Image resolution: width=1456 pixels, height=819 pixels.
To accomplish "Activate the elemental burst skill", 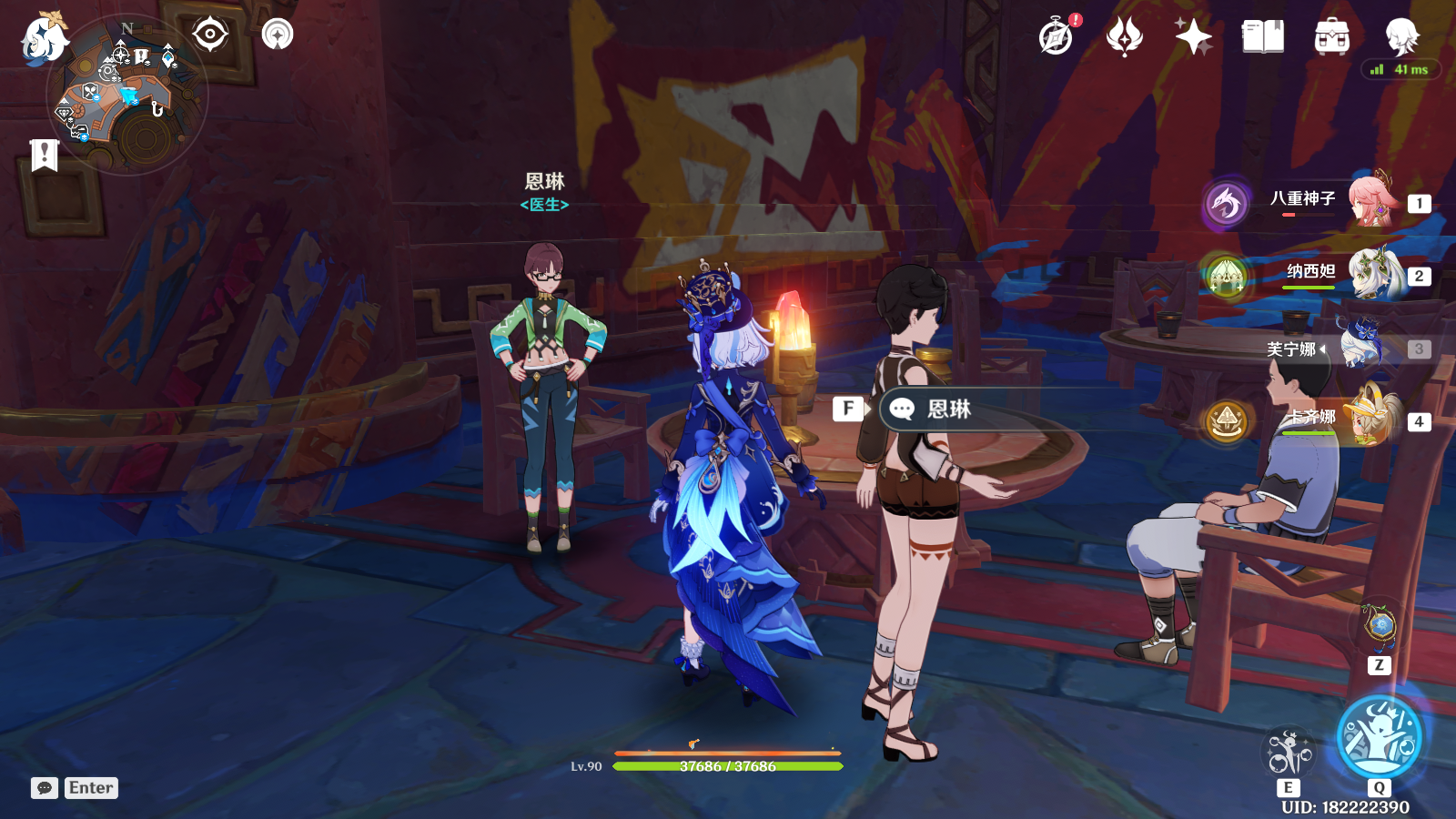I will pos(1379,736).
